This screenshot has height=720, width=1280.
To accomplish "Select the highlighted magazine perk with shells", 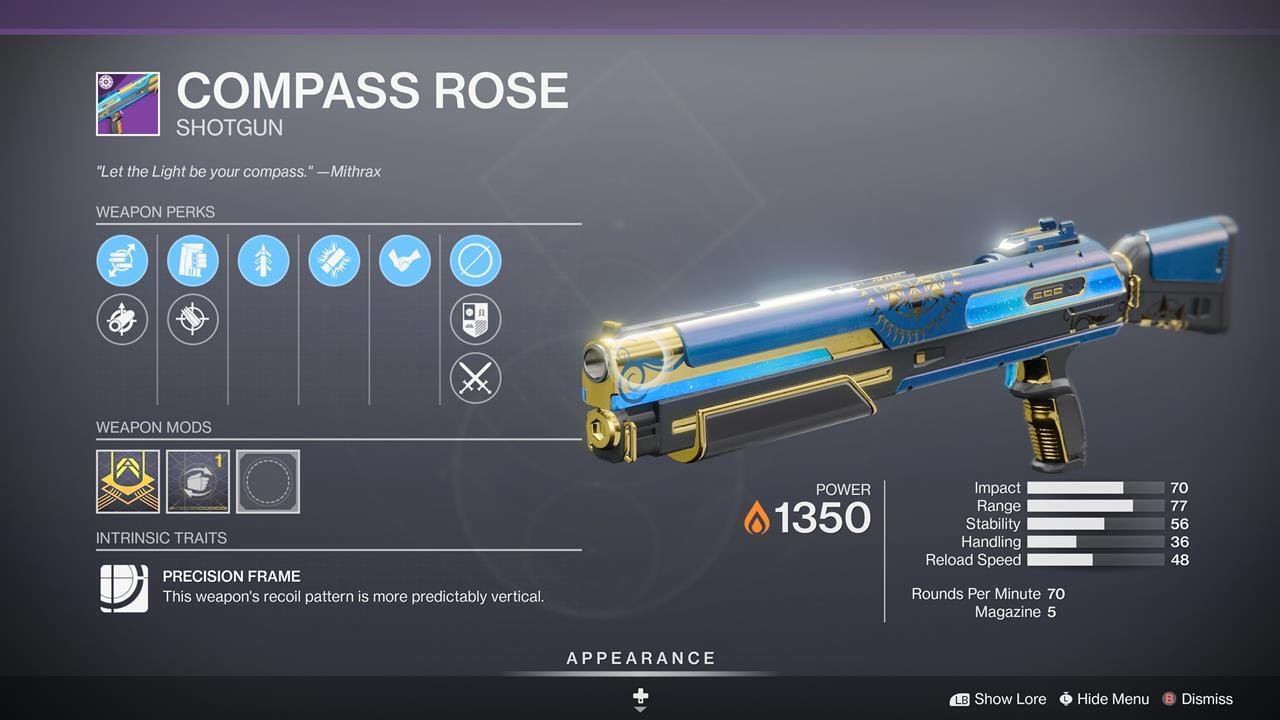I will pos(193,261).
